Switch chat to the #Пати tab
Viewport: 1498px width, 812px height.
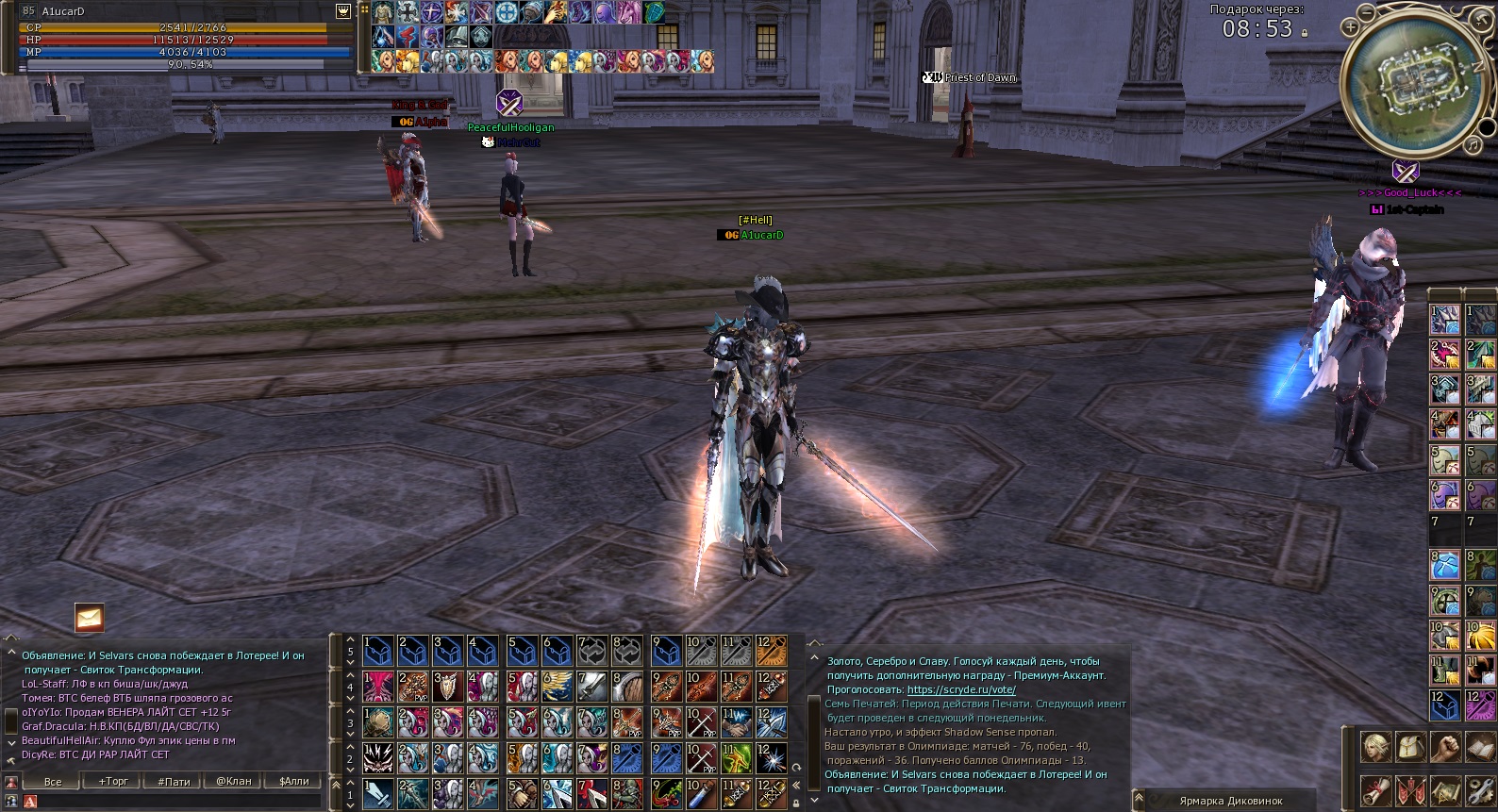click(174, 781)
